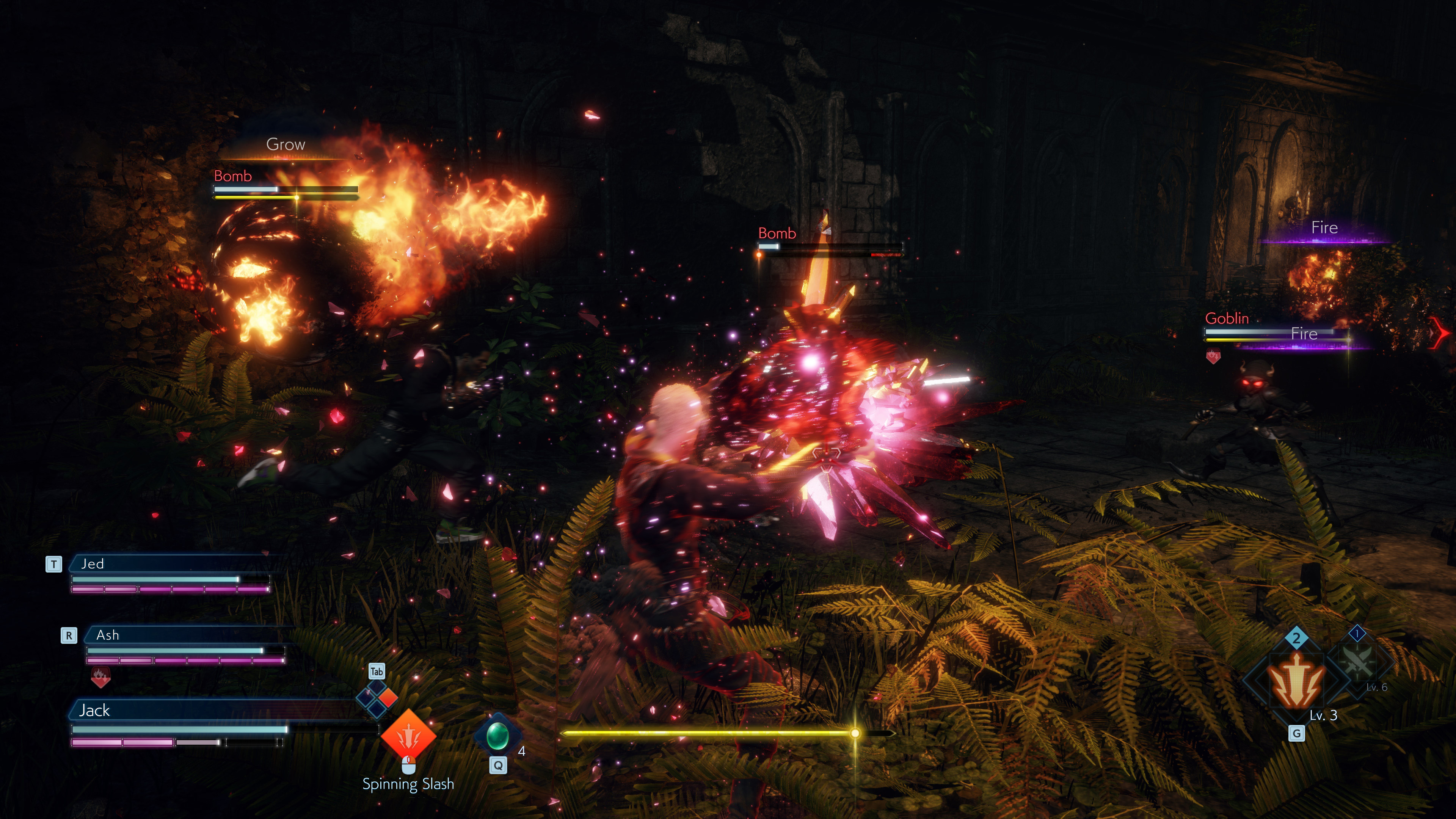The image size is (1456, 819).
Task: Select Jed's party nameplate
Action: pyautogui.click(x=169, y=563)
